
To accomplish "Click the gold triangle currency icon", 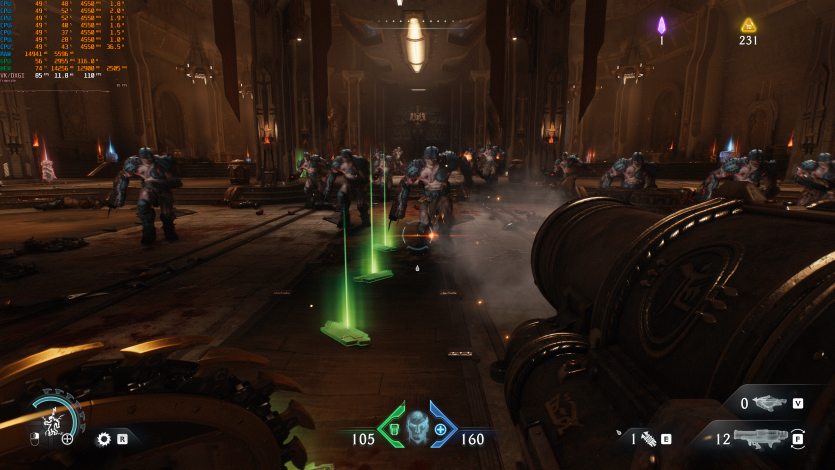I will click(x=748, y=25).
